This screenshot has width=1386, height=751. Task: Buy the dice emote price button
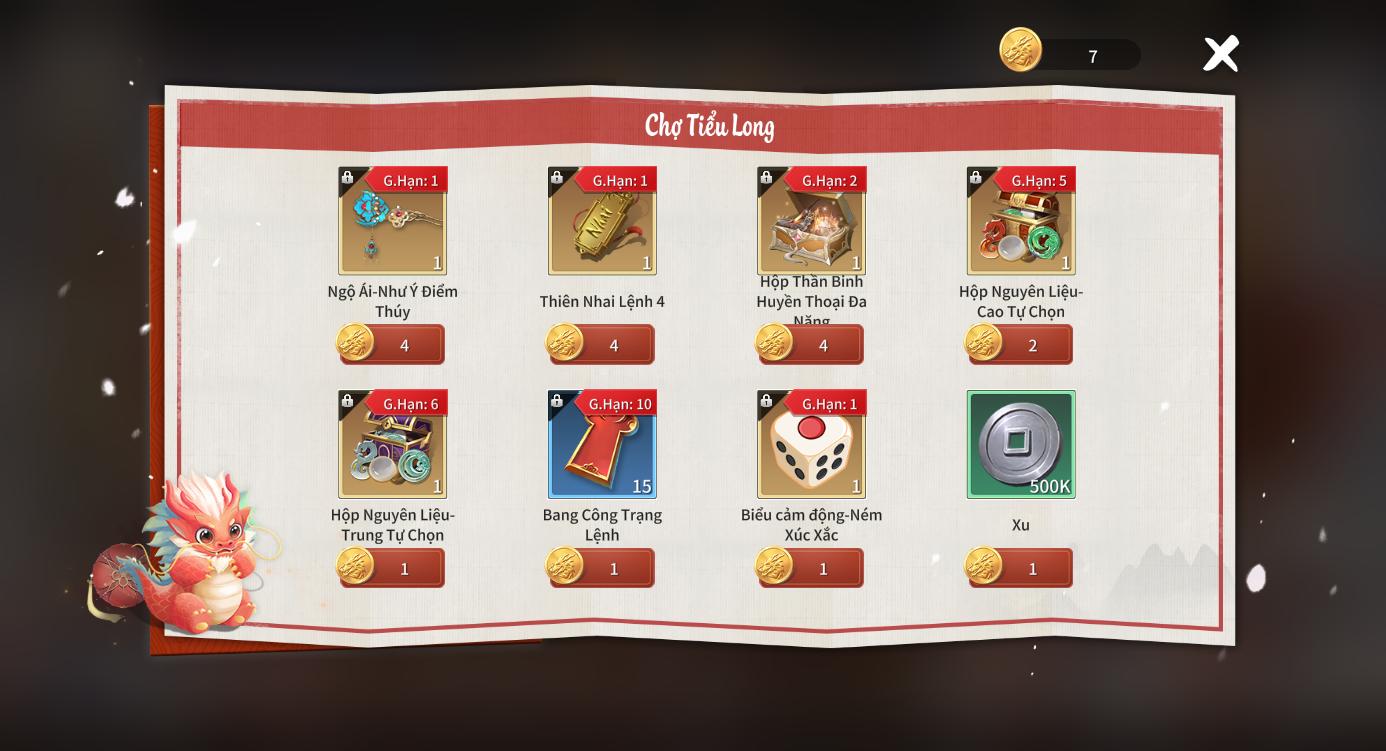(x=812, y=569)
